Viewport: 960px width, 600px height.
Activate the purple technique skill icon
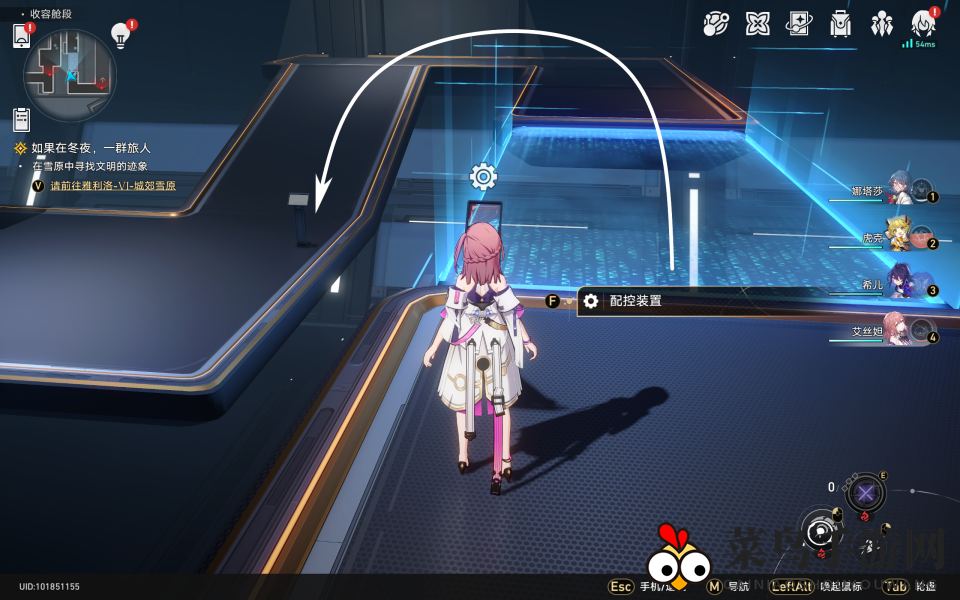tap(865, 493)
